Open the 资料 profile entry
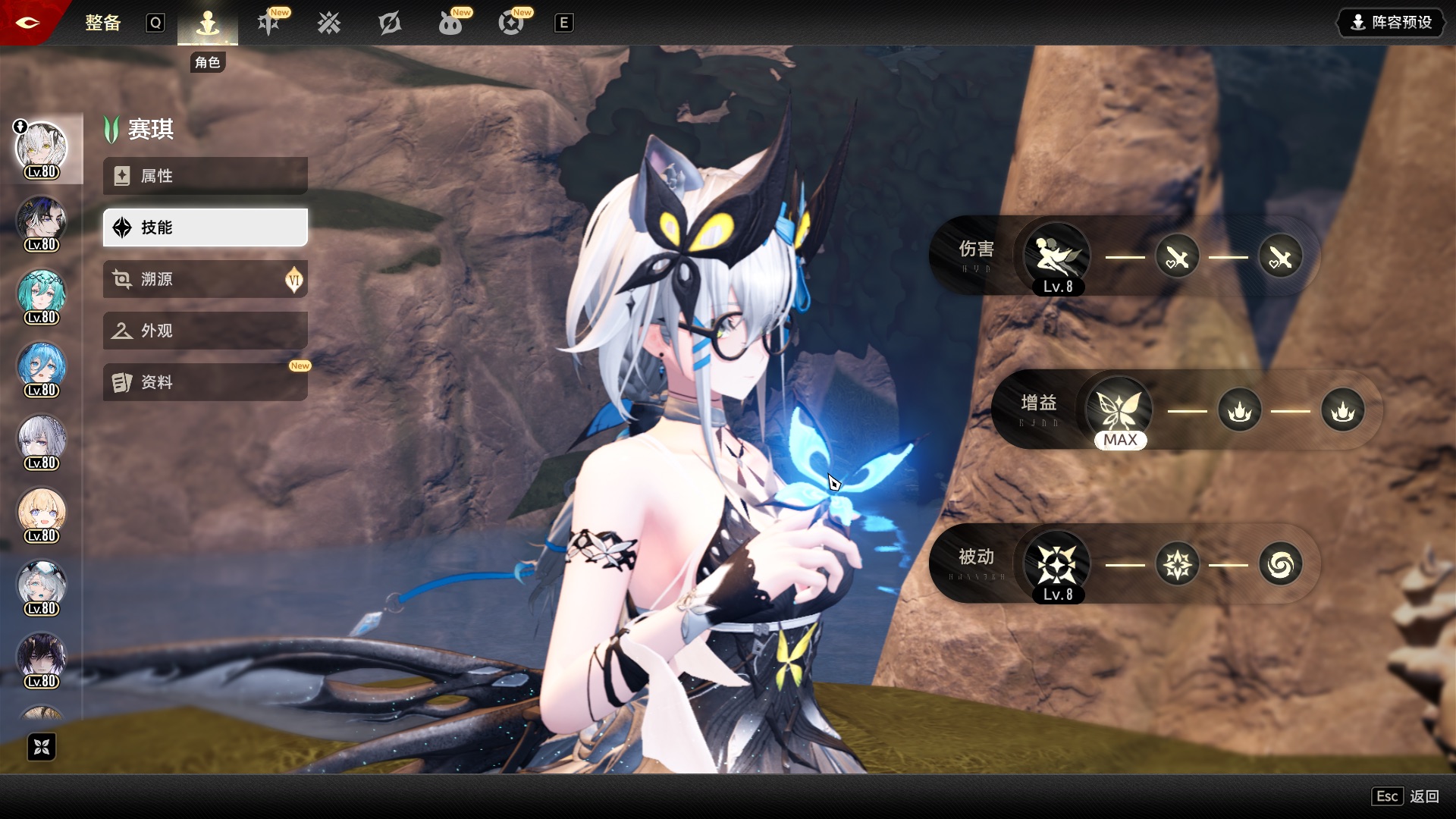The height and width of the screenshot is (819, 1456). [205, 382]
